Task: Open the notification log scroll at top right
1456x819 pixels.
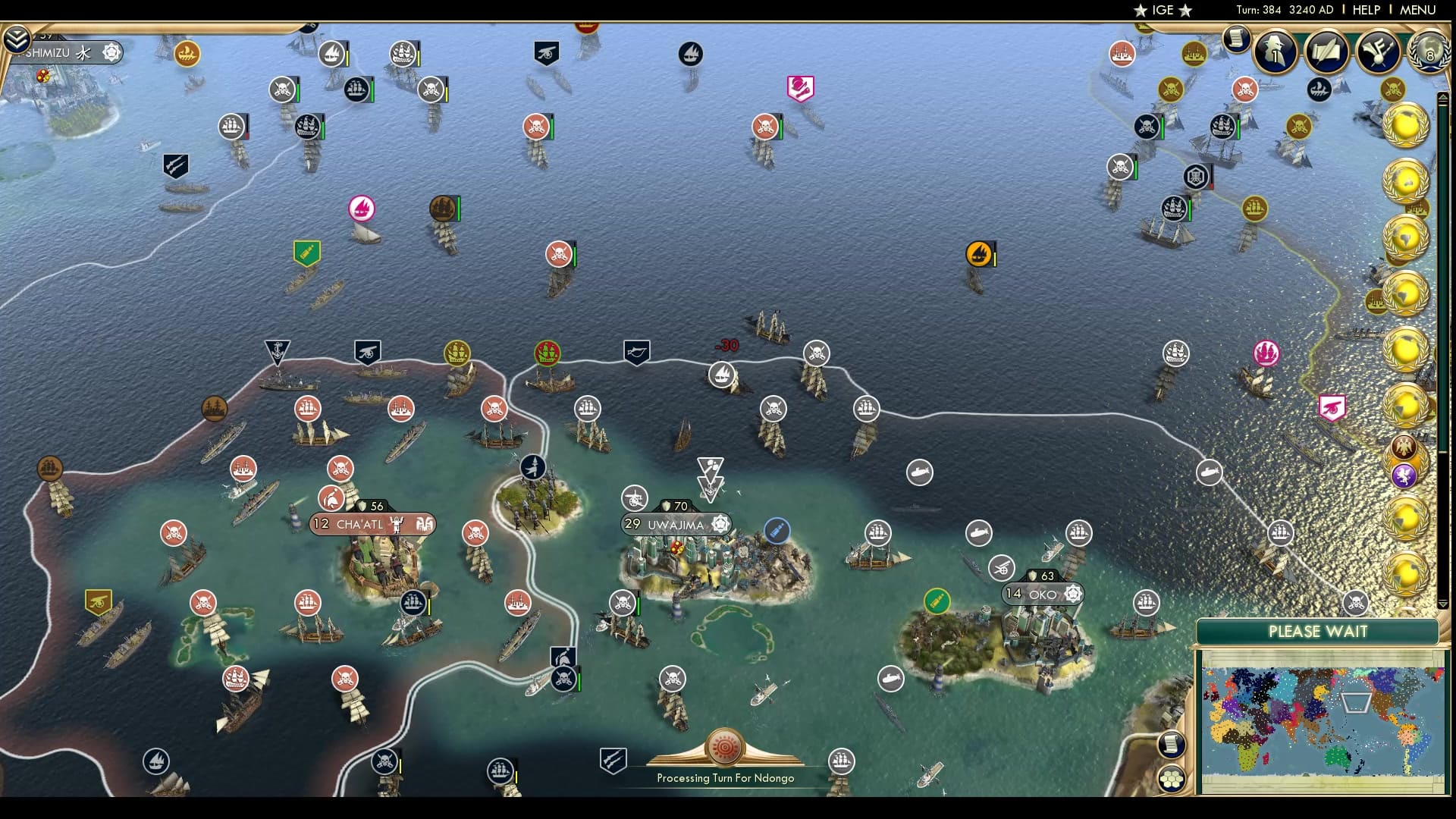Action: tap(1237, 39)
